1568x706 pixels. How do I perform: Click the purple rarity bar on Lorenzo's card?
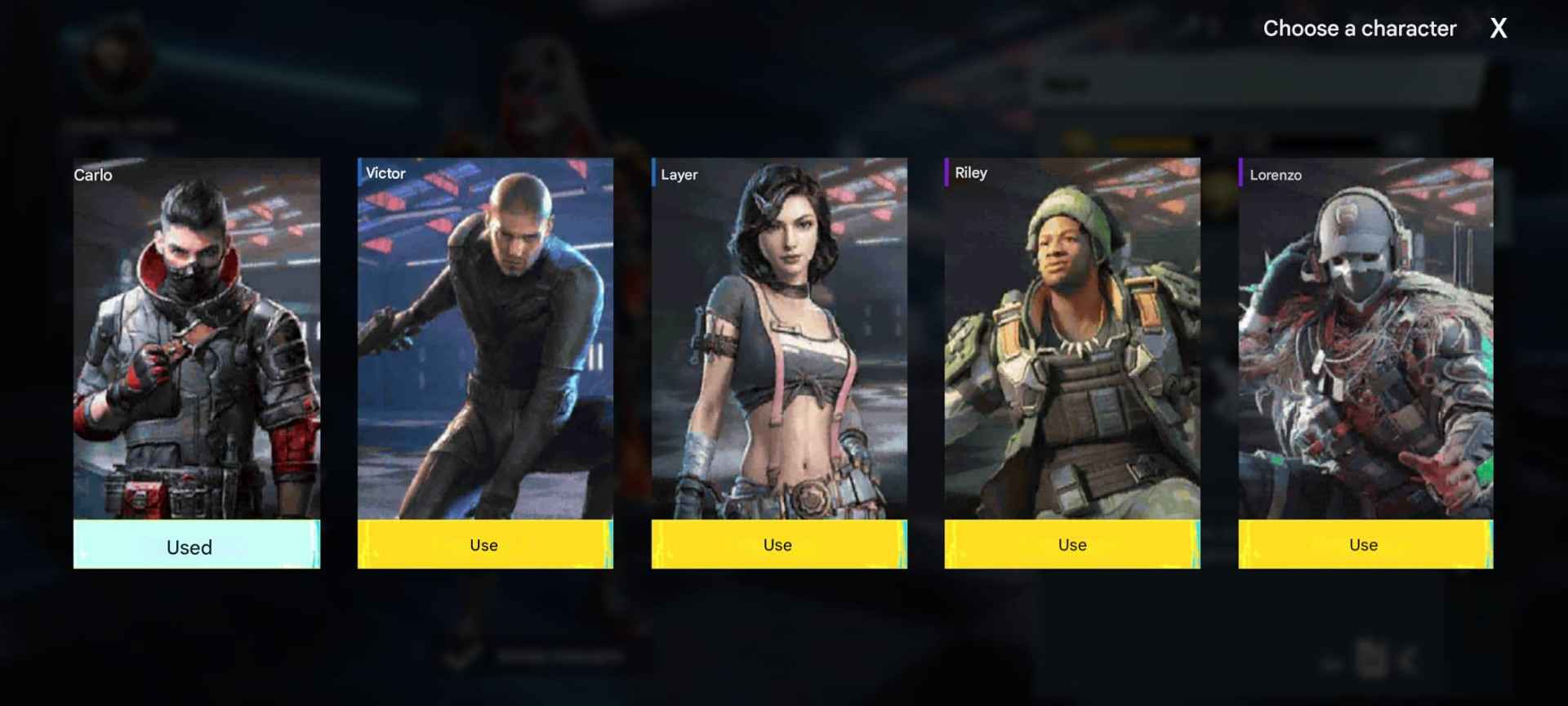pyautogui.click(x=1242, y=174)
